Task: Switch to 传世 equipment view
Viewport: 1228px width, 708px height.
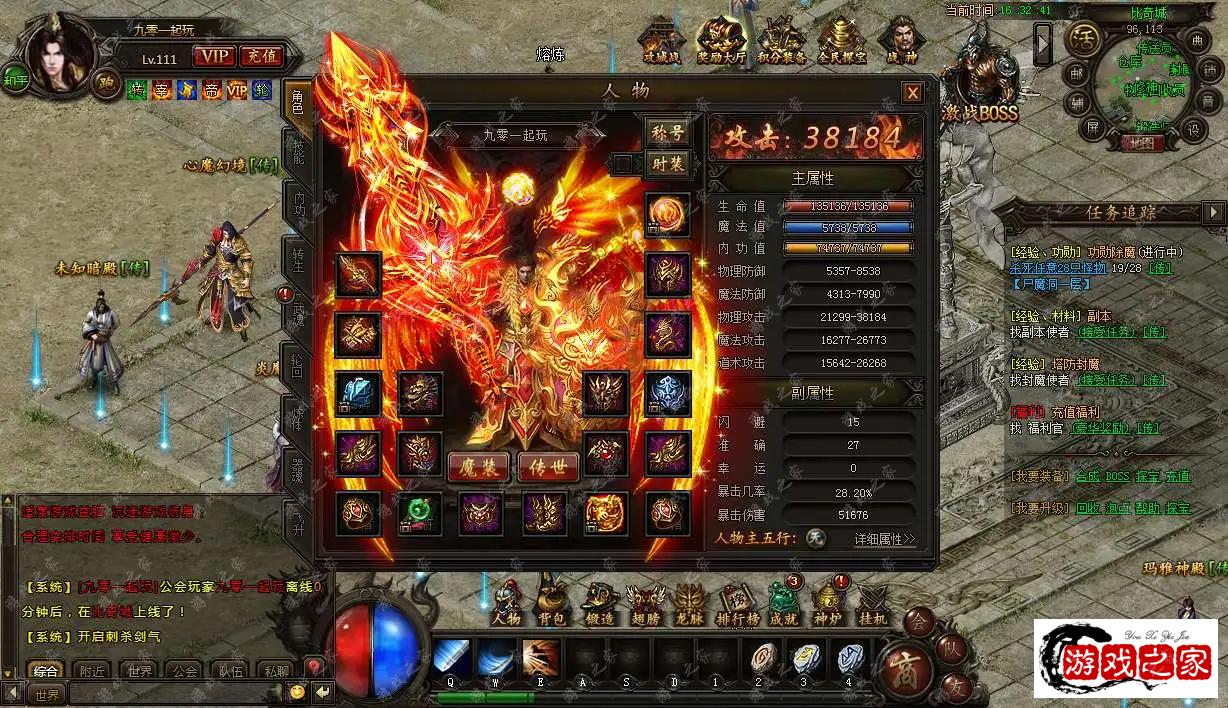Action: (x=548, y=467)
